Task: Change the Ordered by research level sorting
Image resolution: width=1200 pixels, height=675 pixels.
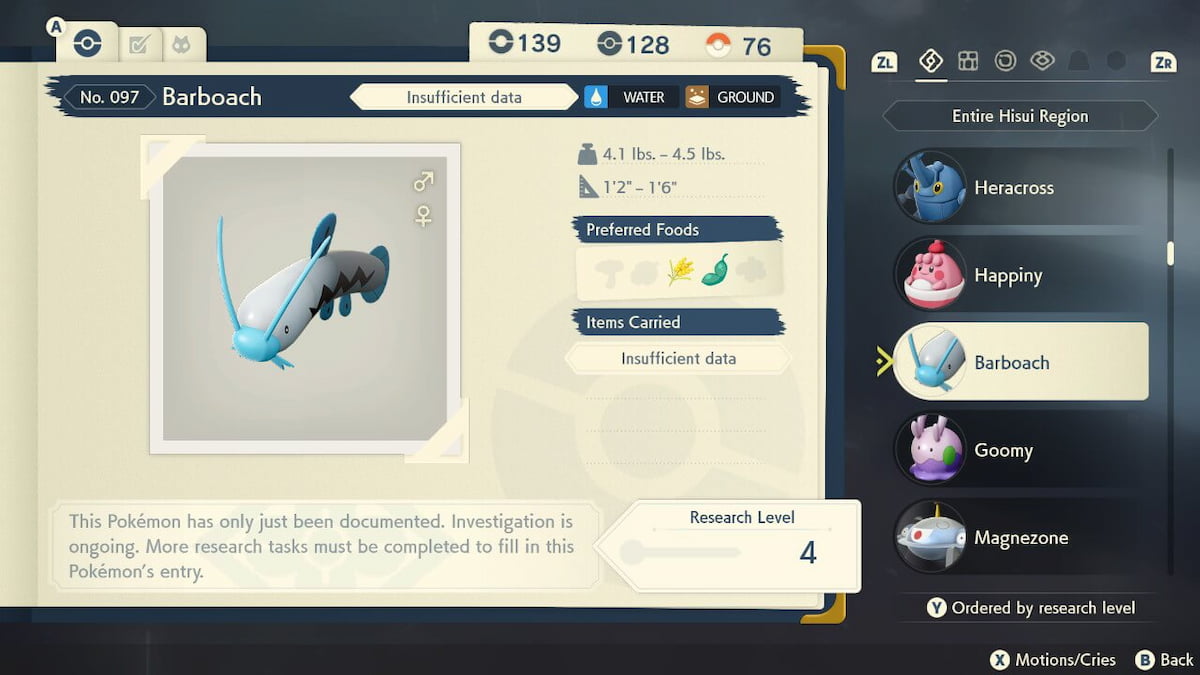Action: [1031, 607]
